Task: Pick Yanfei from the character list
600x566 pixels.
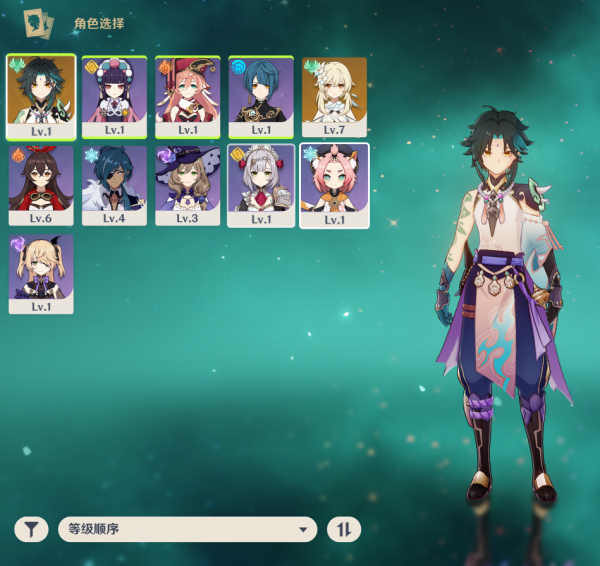Action: click(188, 95)
